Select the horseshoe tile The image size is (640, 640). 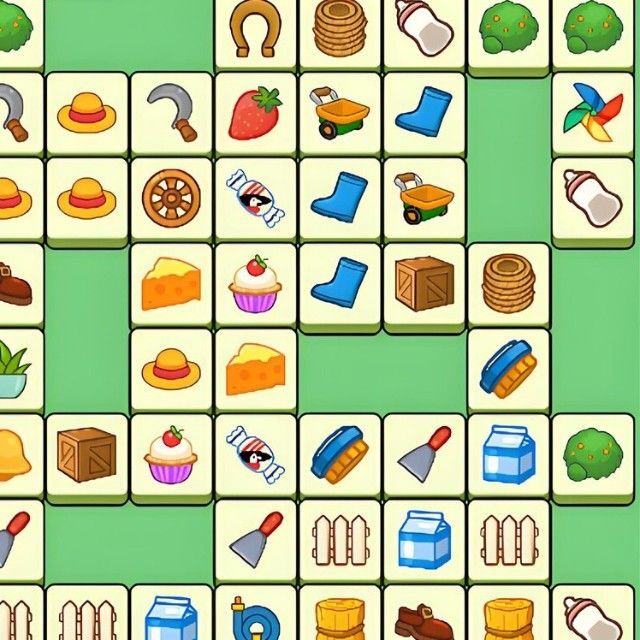pos(256,30)
